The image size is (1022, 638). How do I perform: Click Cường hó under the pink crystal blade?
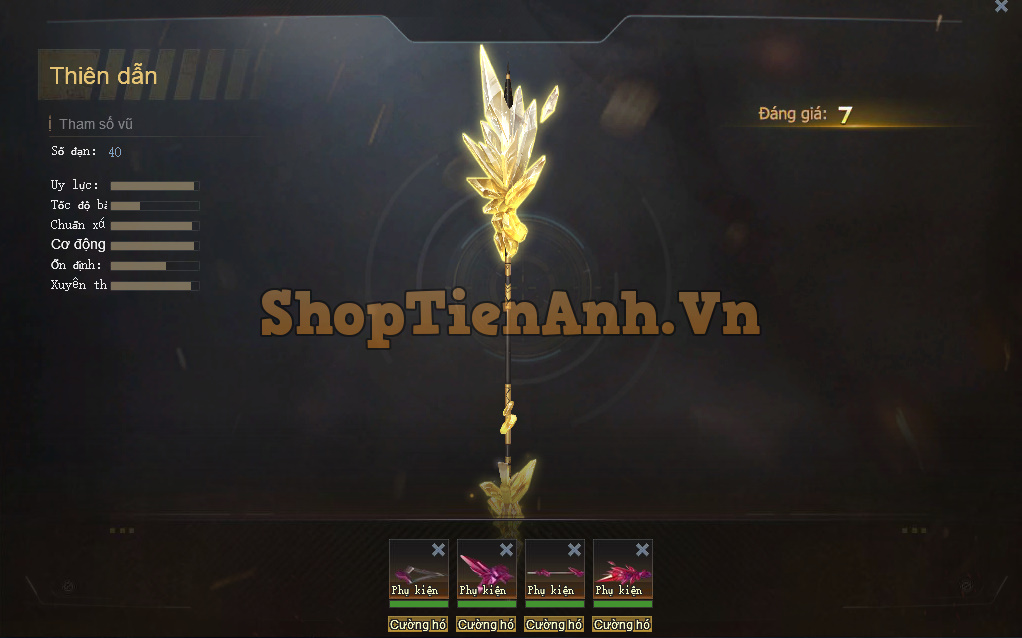[x=486, y=625]
